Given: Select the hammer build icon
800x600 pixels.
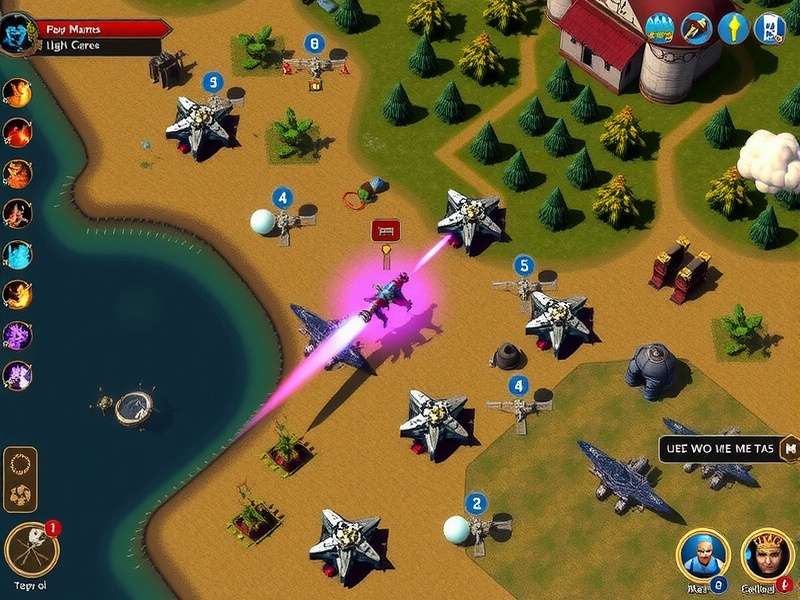Looking at the screenshot, I should pos(697,28).
